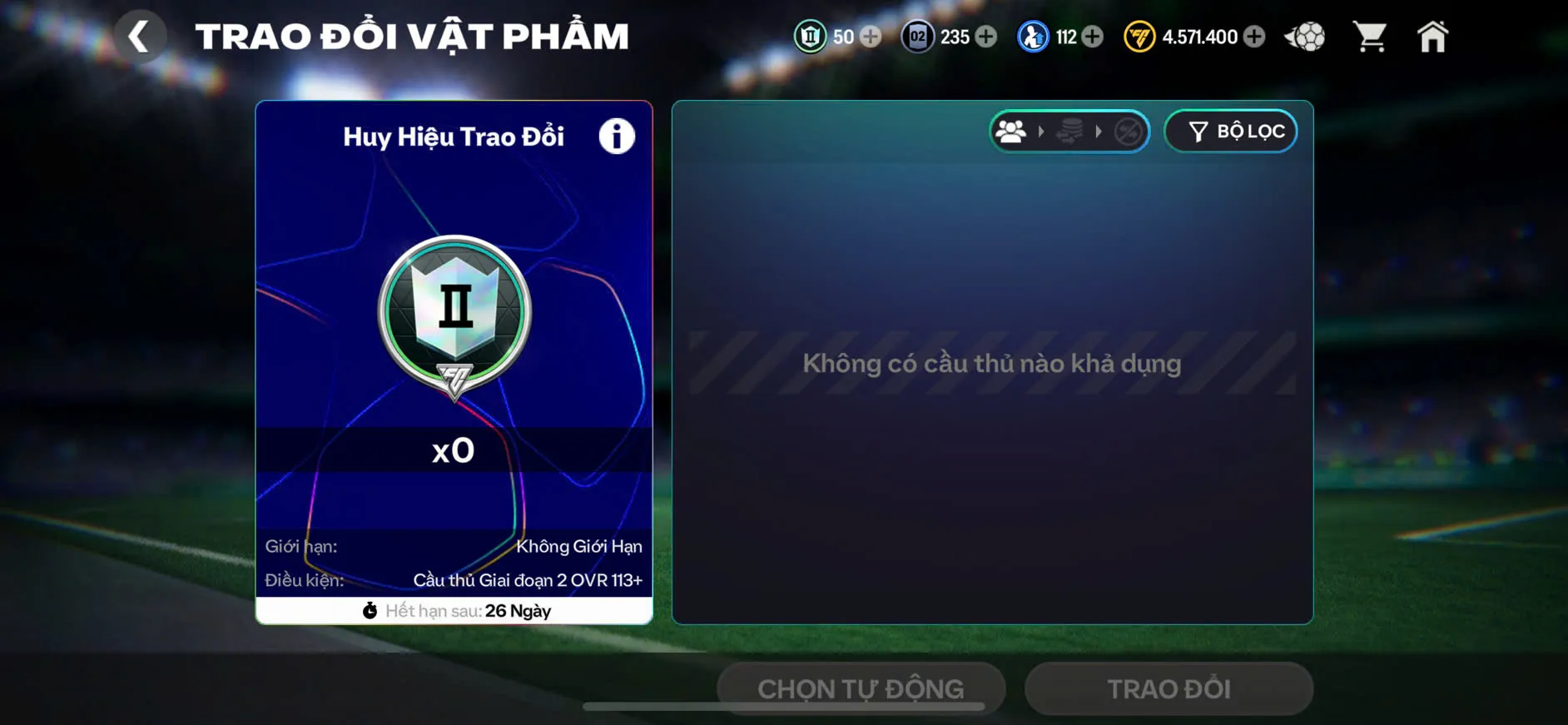Select the TRAO ĐỔI VẬT PHẨM title

pos(411,35)
